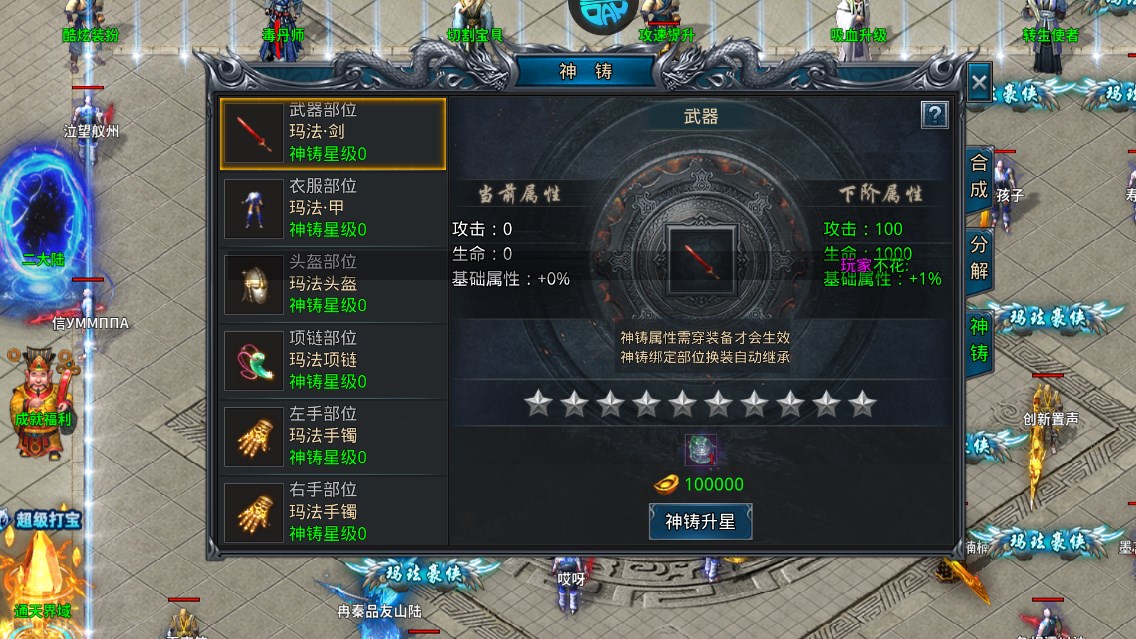
Task: Select the 武器部位 玛法·剑 row
Action: (x=333, y=133)
